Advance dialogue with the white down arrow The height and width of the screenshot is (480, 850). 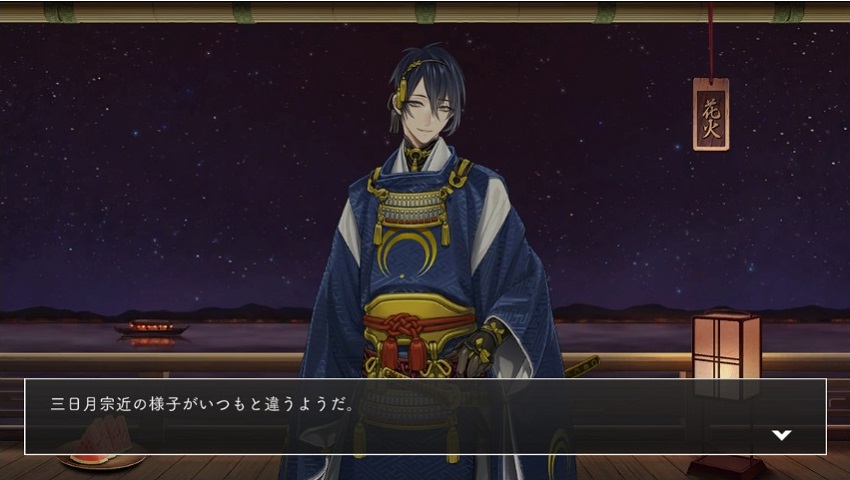point(782,434)
